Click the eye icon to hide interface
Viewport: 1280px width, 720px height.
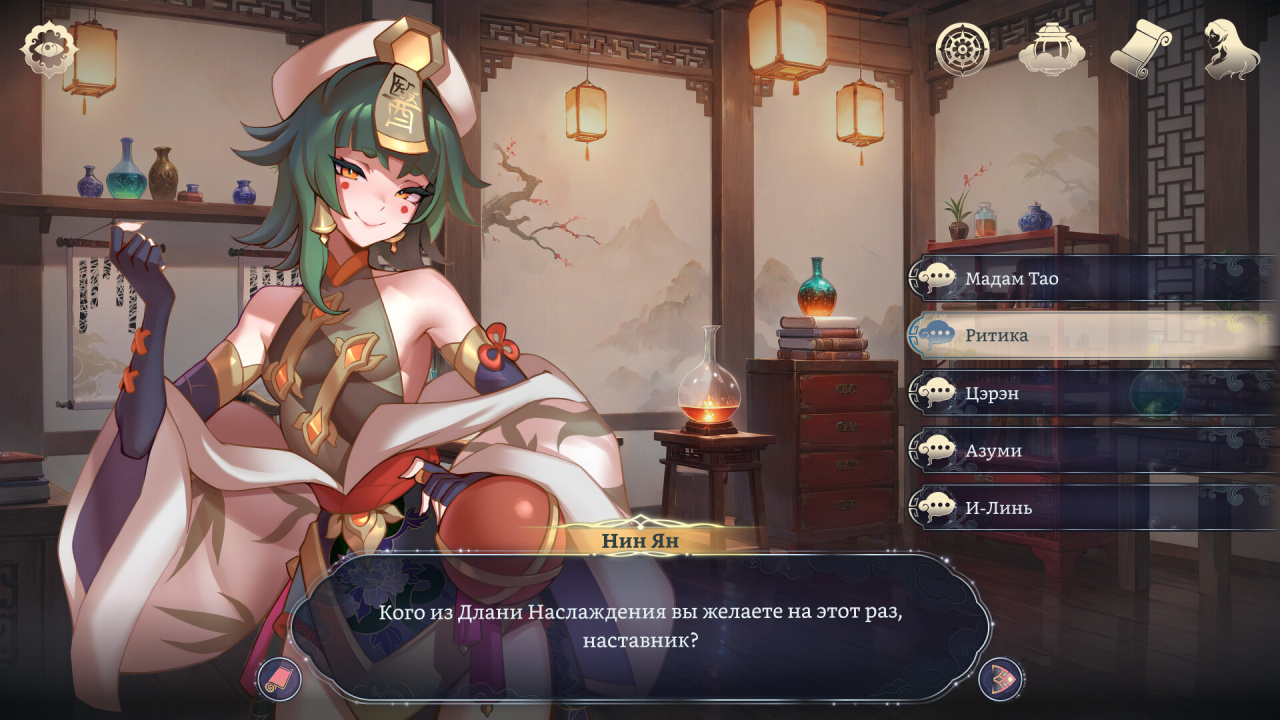tap(49, 49)
